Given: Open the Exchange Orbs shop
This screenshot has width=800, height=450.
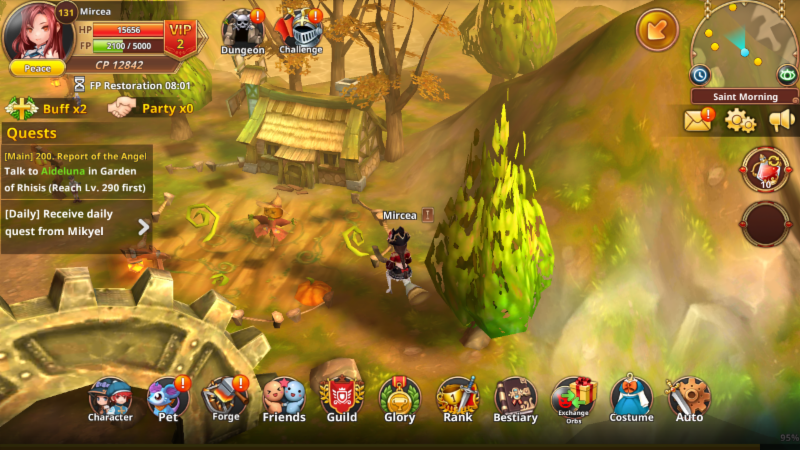Looking at the screenshot, I should 573,399.
